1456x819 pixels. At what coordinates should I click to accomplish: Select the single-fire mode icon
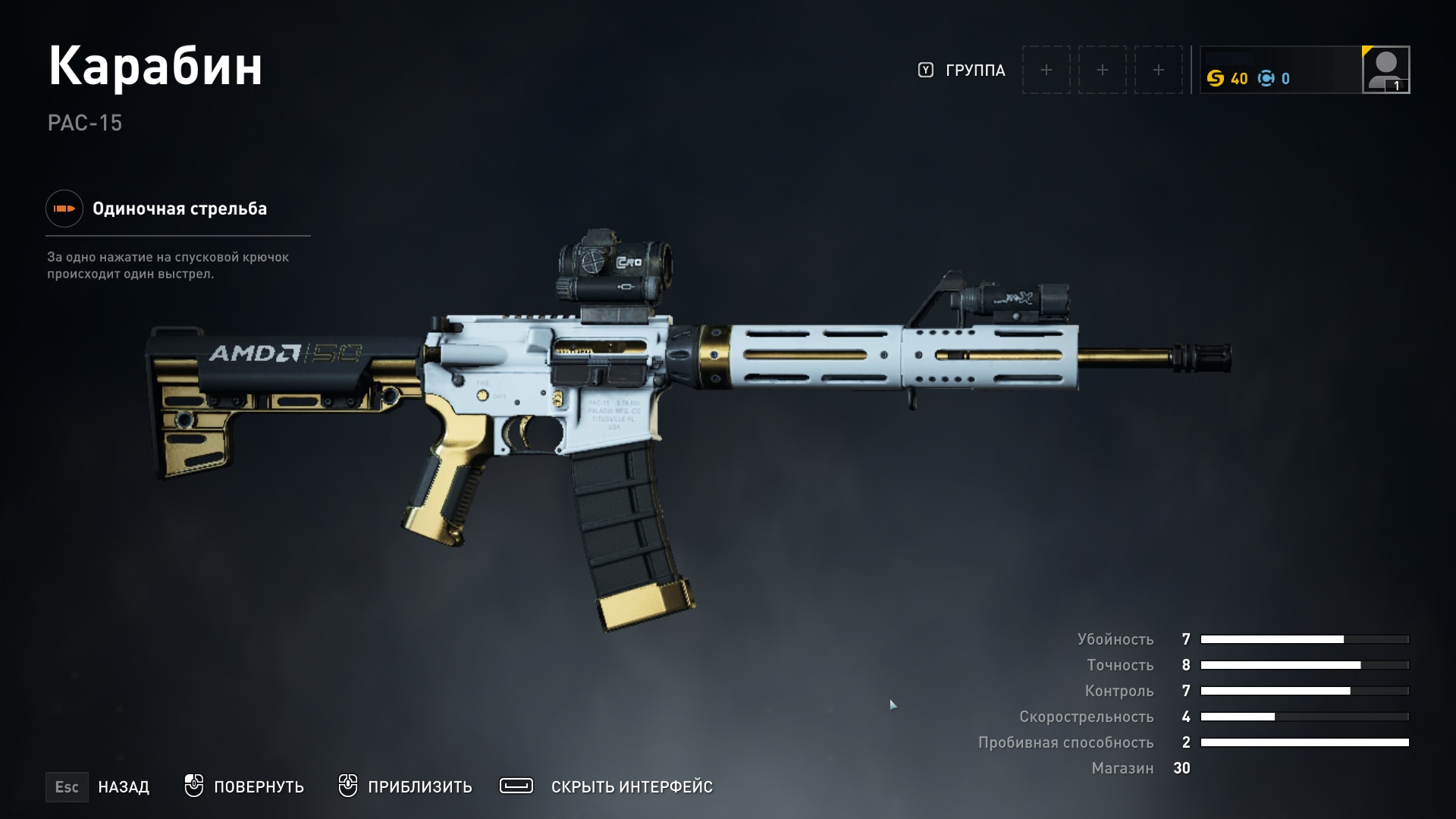[64, 209]
